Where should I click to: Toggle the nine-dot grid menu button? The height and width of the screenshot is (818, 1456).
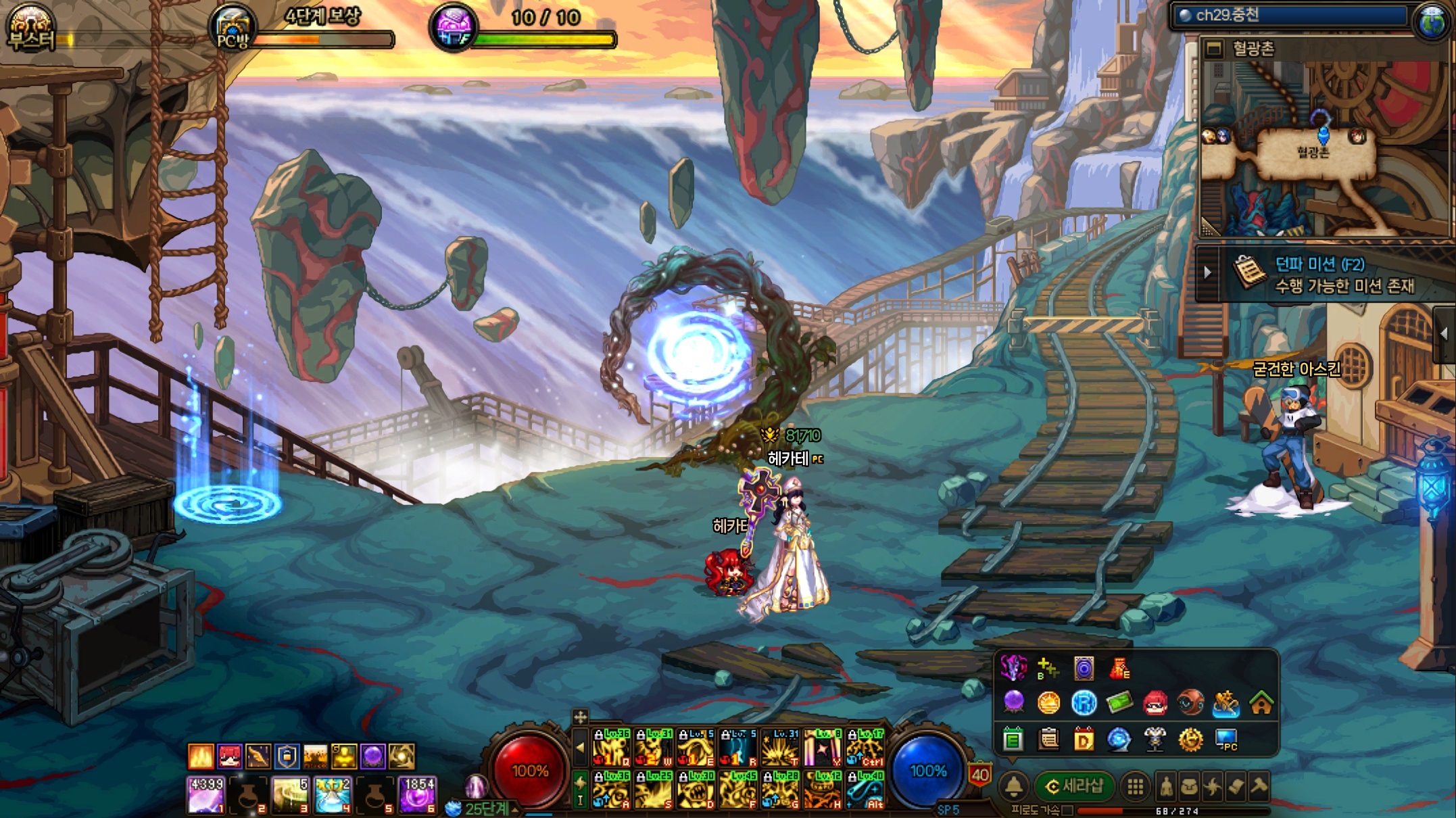click(x=1136, y=786)
